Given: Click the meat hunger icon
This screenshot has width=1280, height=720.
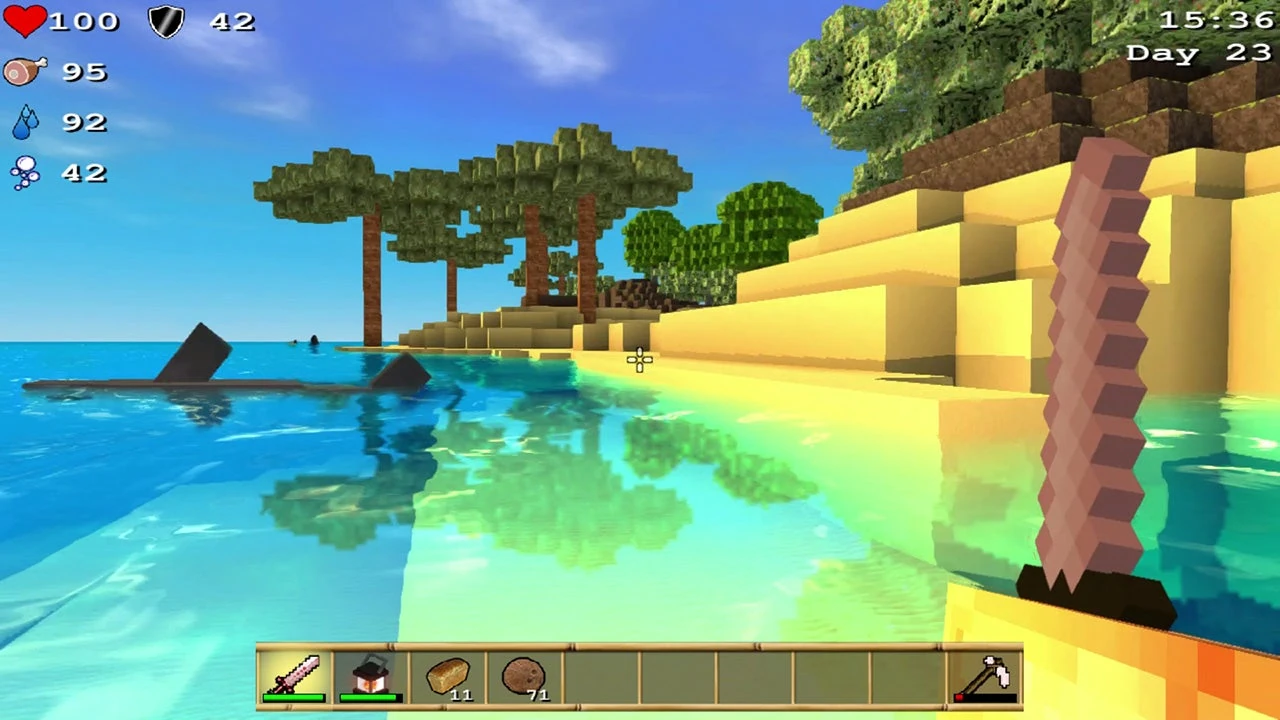Looking at the screenshot, I should pos(25,71).
